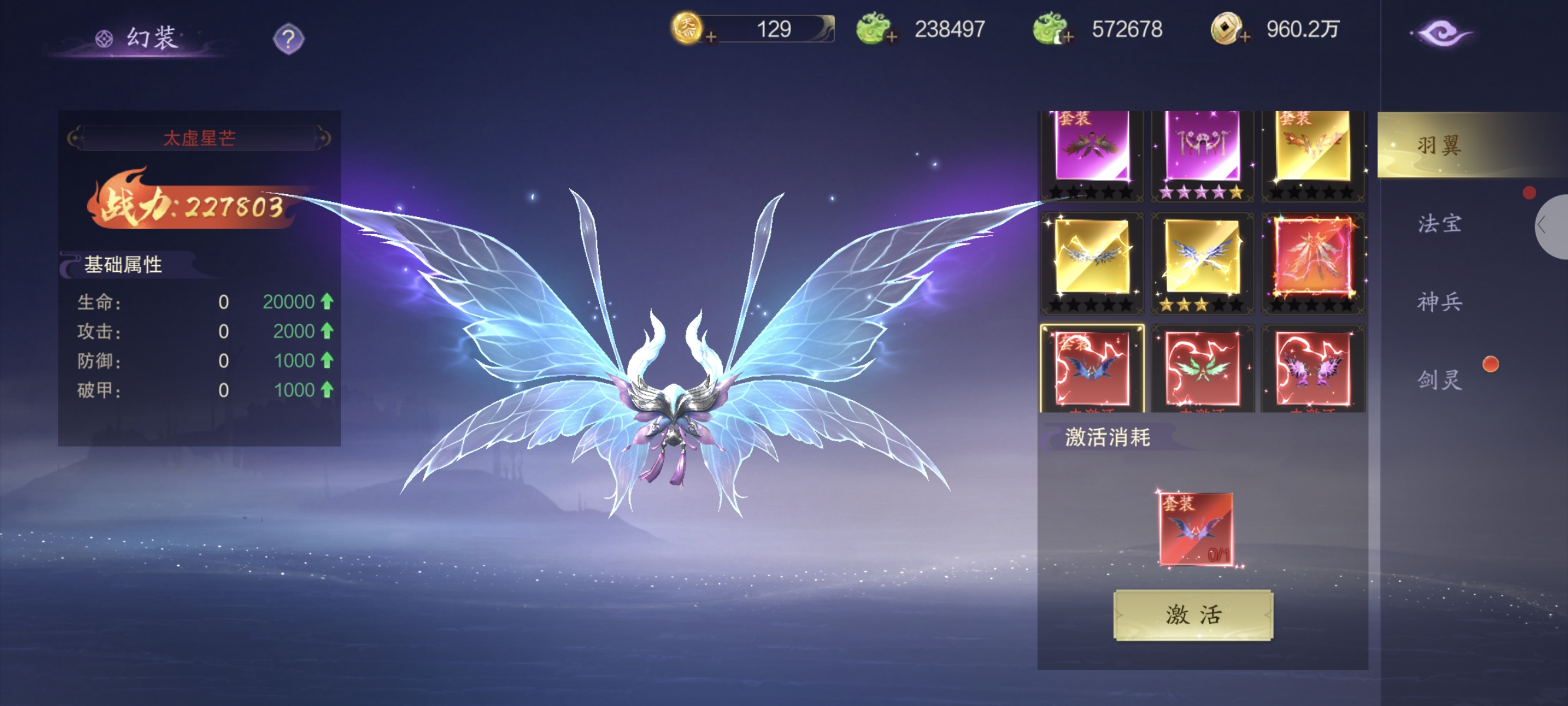Open the 法宝 tab
The image size is (1568, 706).
(1439, 224)
